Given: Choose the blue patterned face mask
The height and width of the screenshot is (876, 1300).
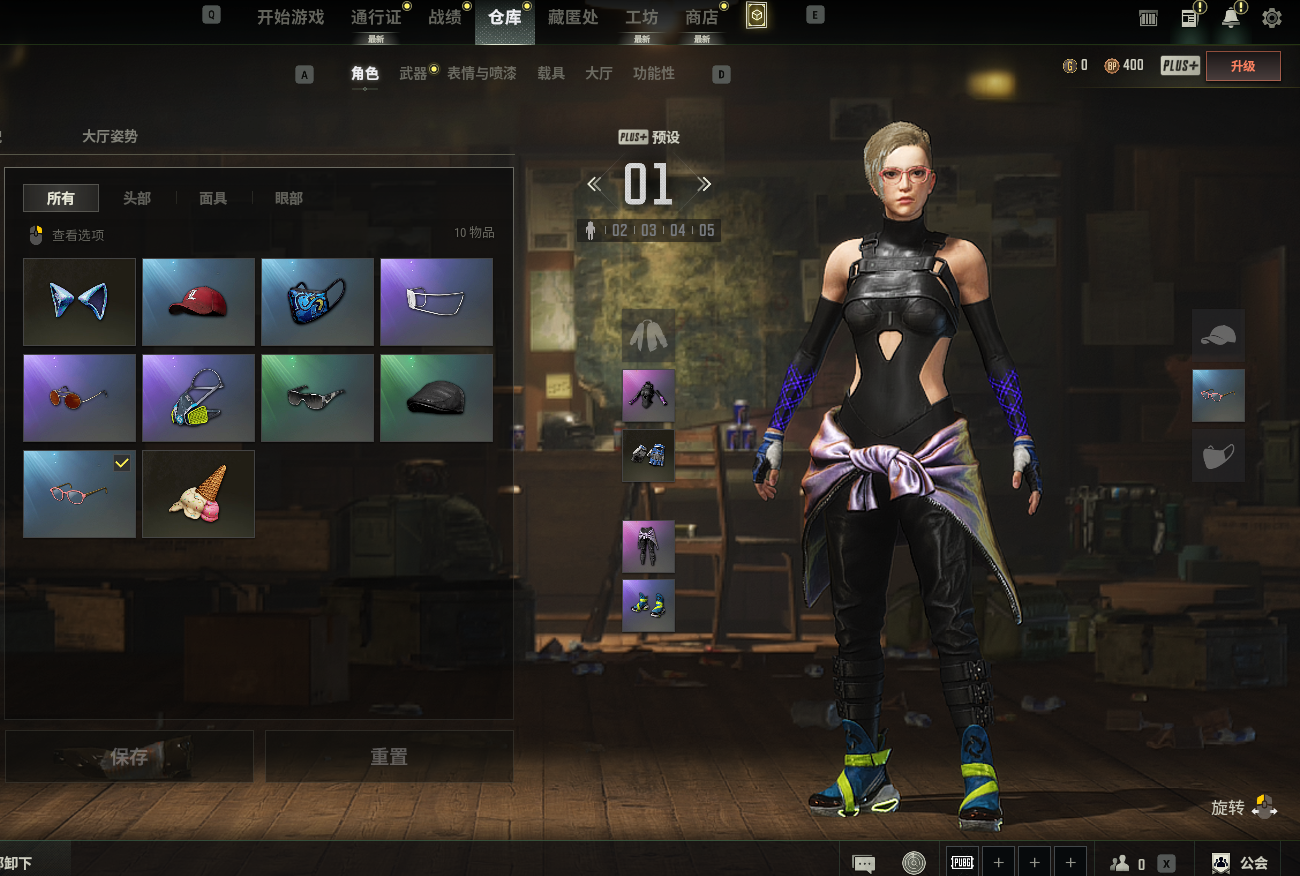Looking at the screenshot, I should [x=317, y=302].
